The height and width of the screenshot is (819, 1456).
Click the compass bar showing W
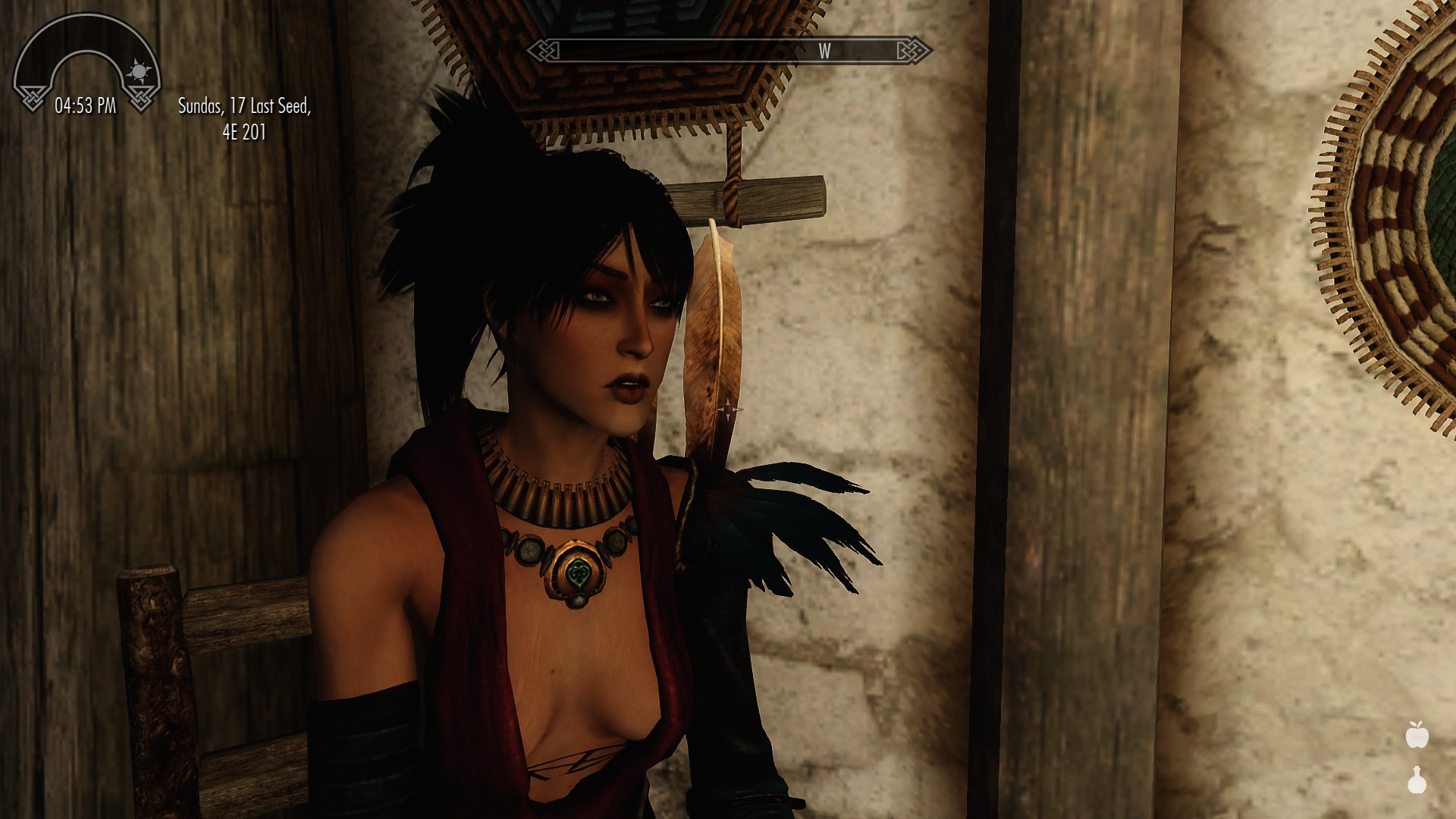(x=730, y=51)
